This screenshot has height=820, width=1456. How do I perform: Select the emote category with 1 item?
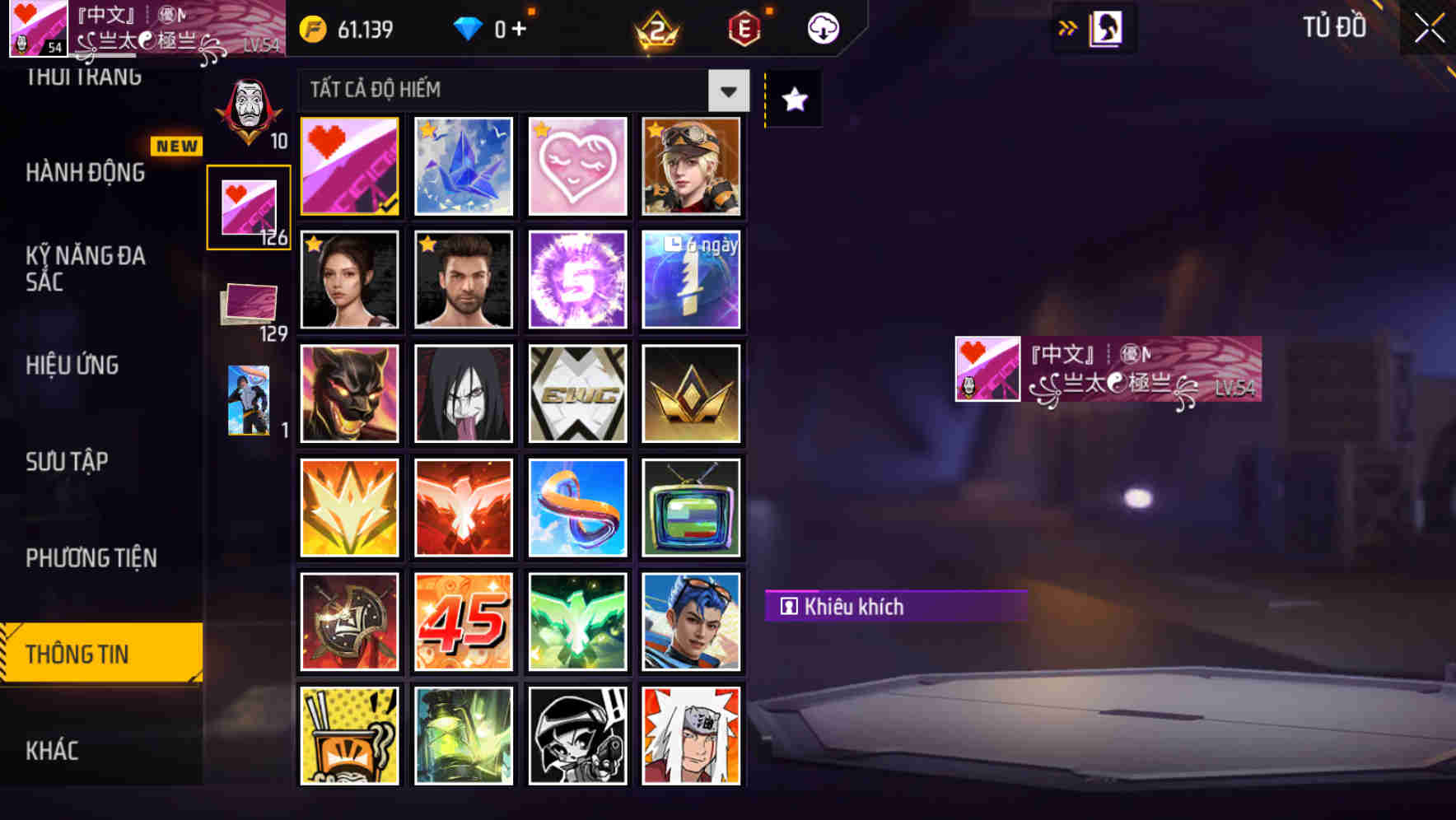250,399
